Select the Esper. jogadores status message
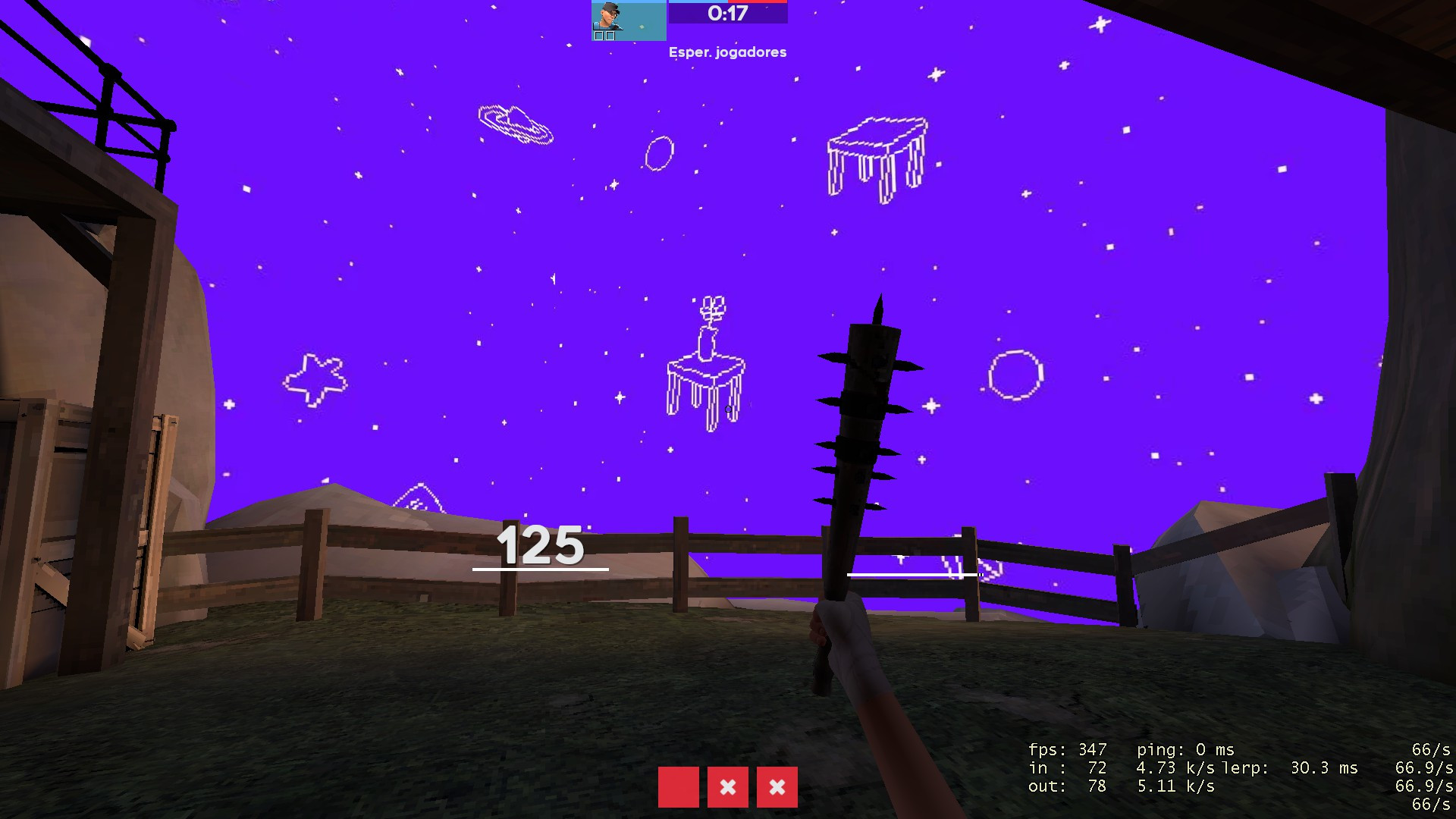This screenshot has width=1456, height=819. [728, 52]
